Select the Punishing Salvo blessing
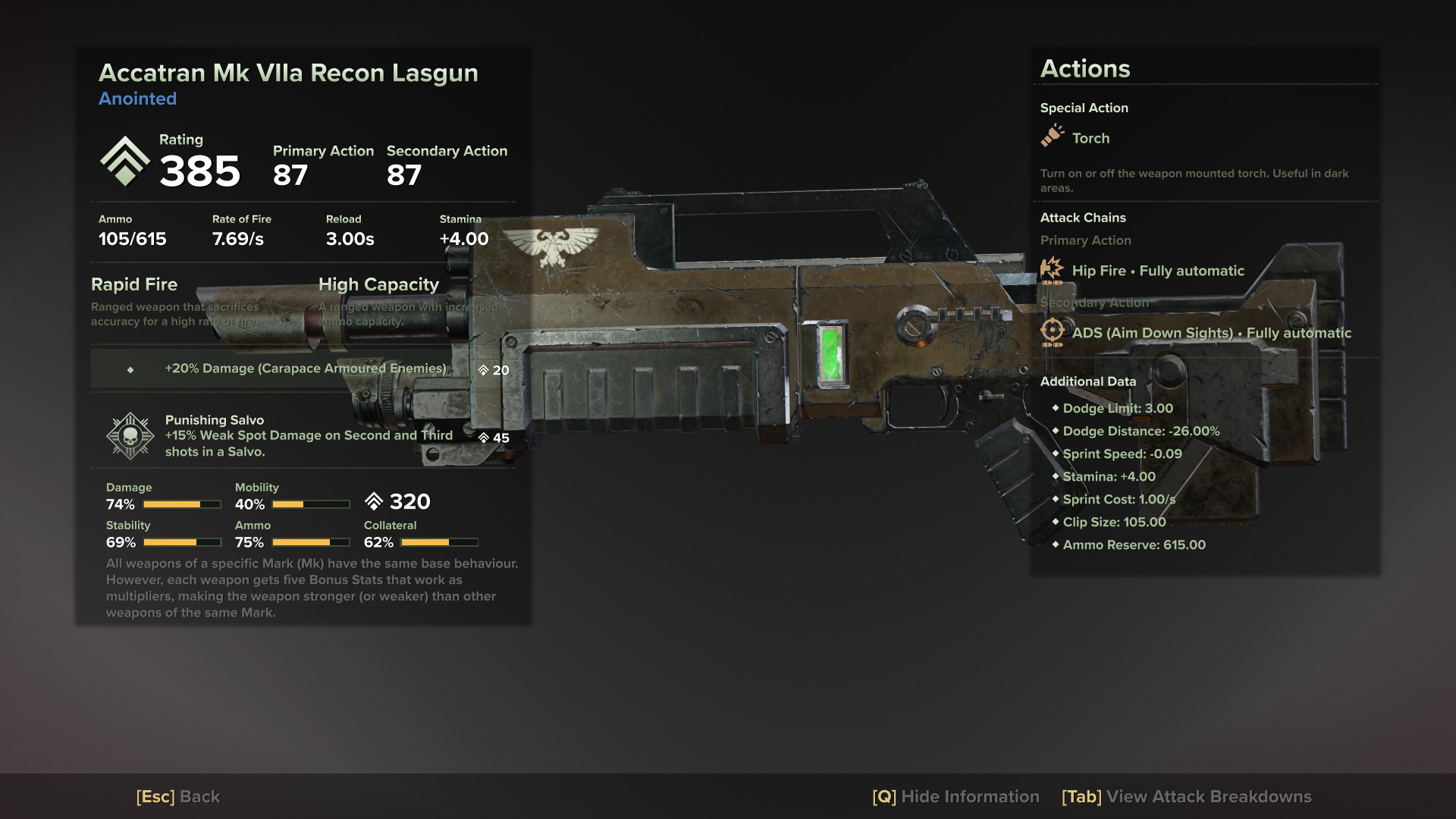The image size is (1456, 819). click(x=303, y=436)
